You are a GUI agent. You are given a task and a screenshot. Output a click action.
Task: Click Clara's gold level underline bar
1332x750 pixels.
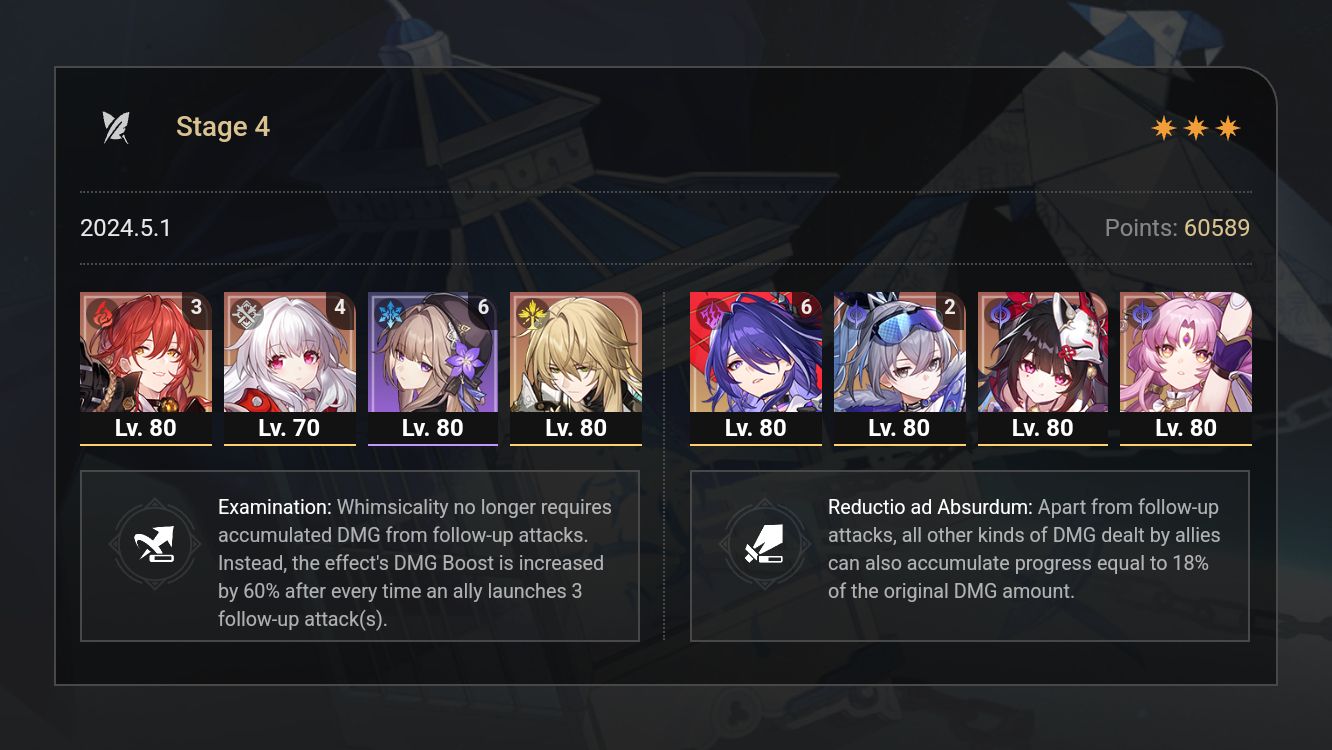289,445
